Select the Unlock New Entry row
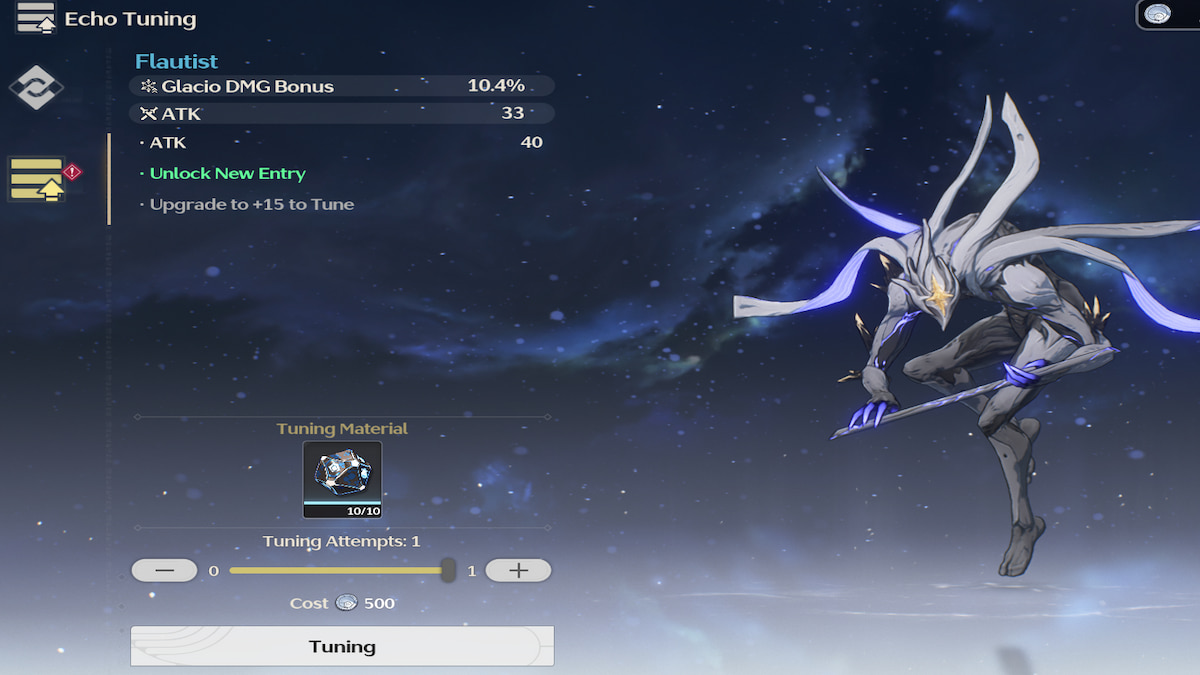 point(228,173)
